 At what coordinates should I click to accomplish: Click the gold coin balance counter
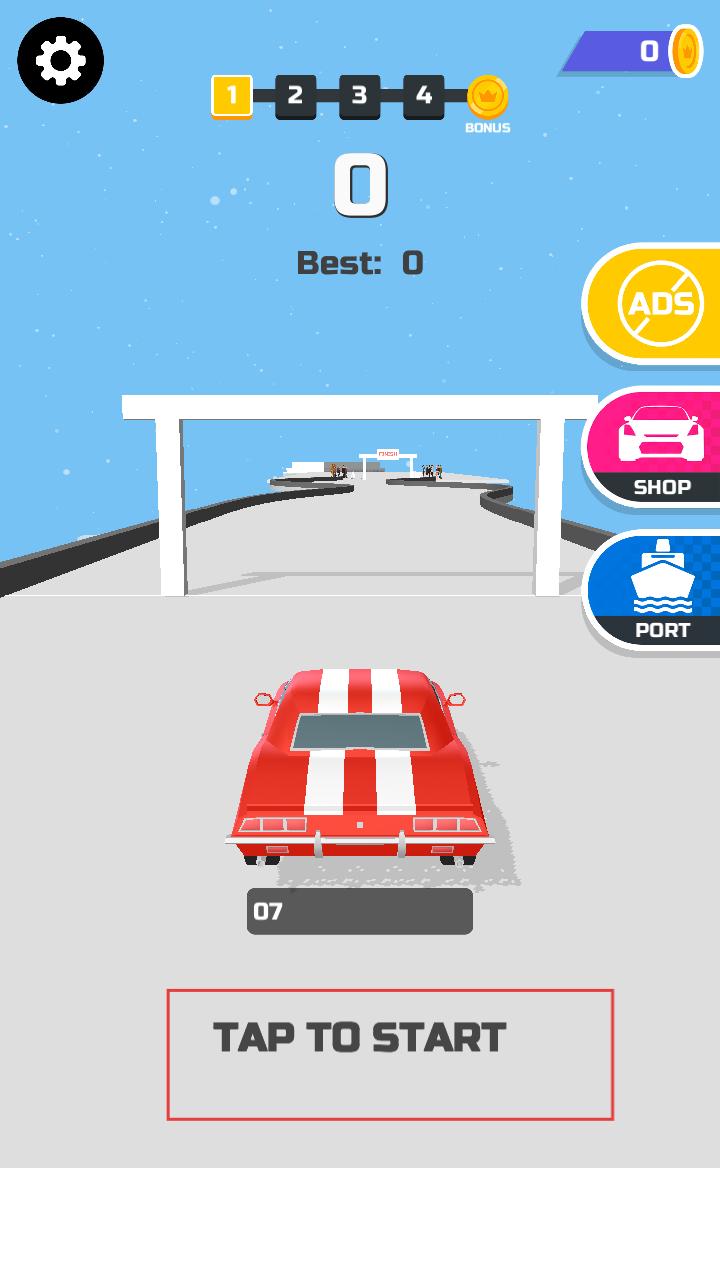tap(640, 51)
